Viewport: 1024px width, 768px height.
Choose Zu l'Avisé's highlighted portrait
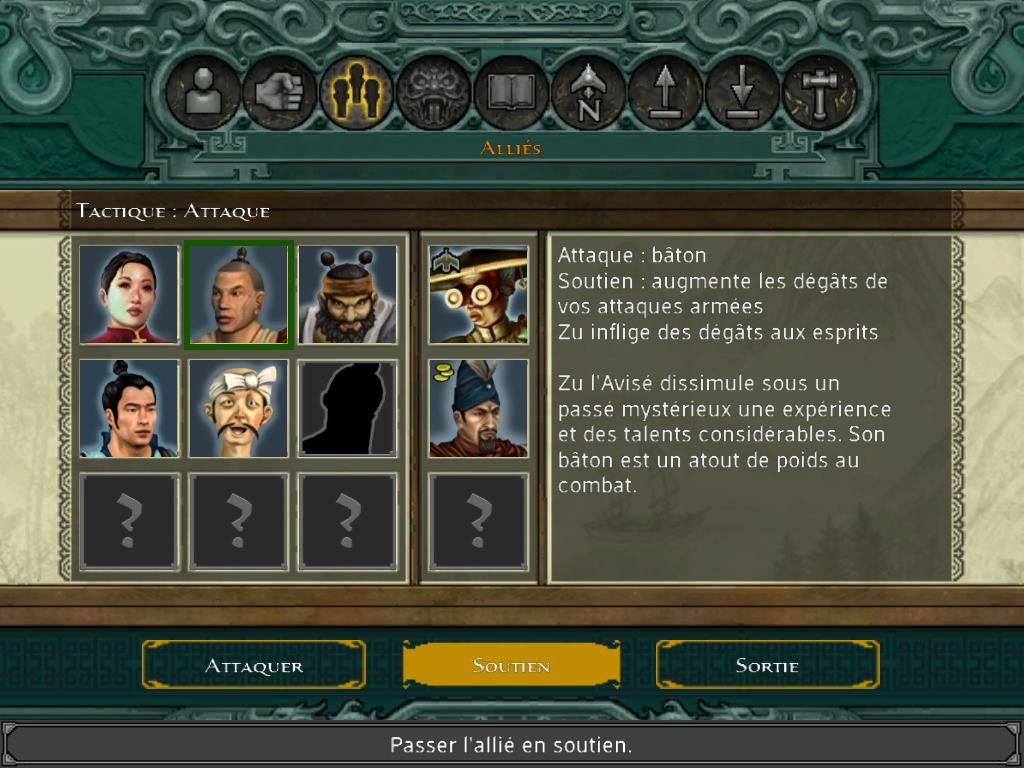click(238, 295)
